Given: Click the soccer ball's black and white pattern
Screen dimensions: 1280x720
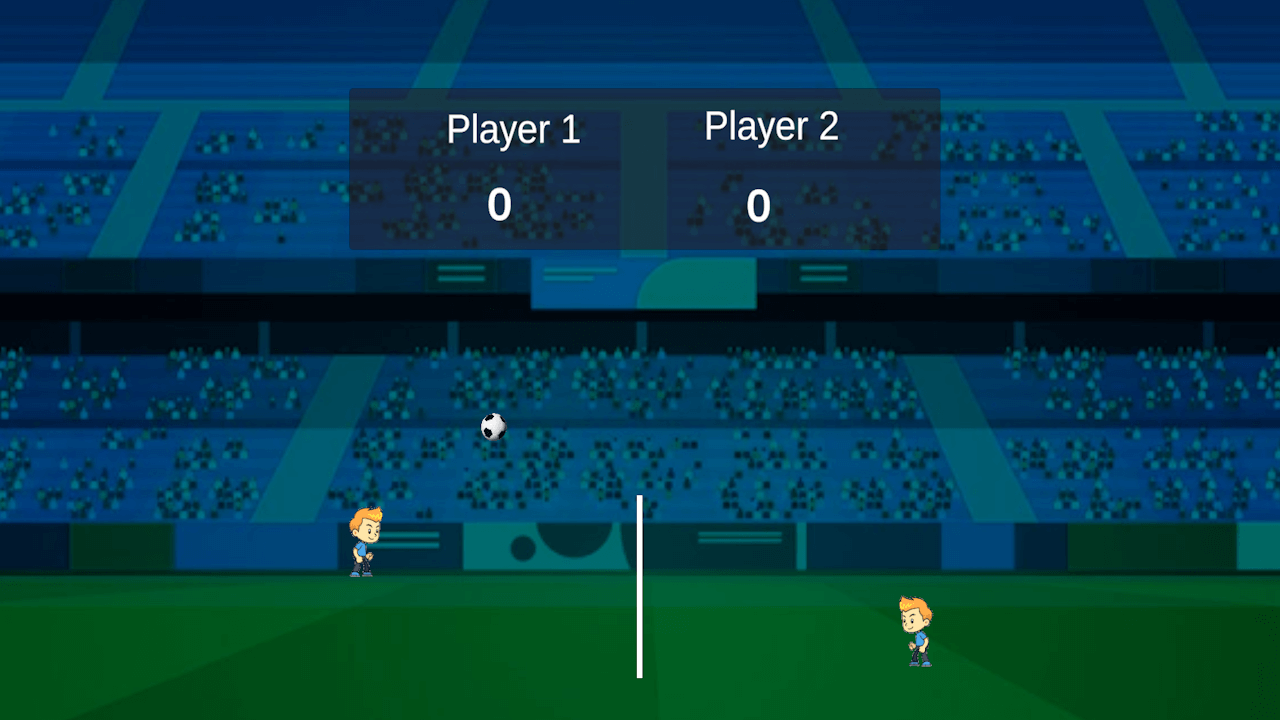Looking at the screenshot, I should [x=492, y=427].
